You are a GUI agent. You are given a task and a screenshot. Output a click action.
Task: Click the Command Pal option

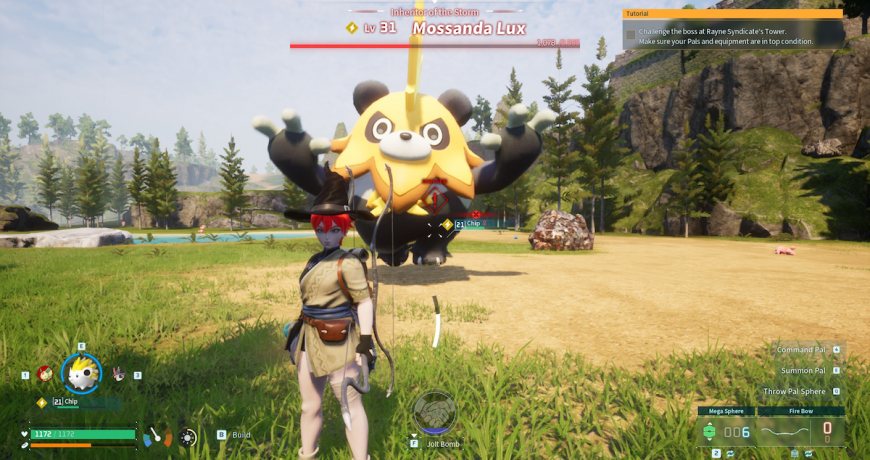802,350
